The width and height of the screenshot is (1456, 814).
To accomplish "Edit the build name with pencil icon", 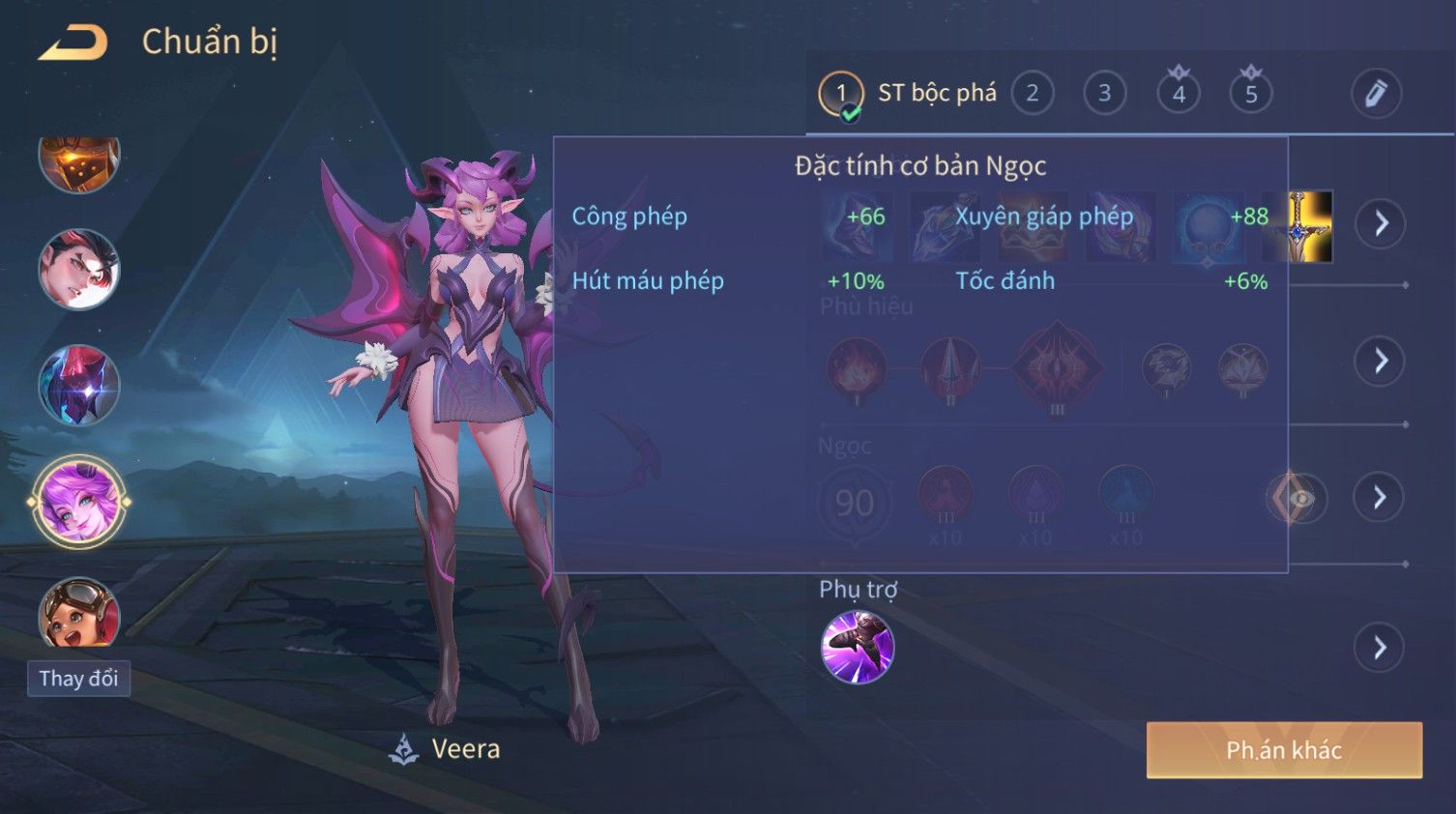I will tap(1375, 94).
